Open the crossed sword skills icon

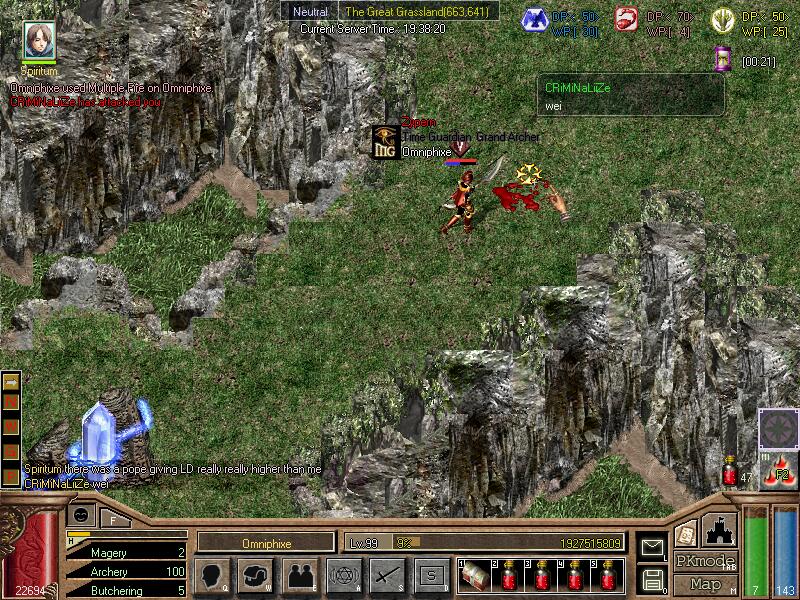387,575
